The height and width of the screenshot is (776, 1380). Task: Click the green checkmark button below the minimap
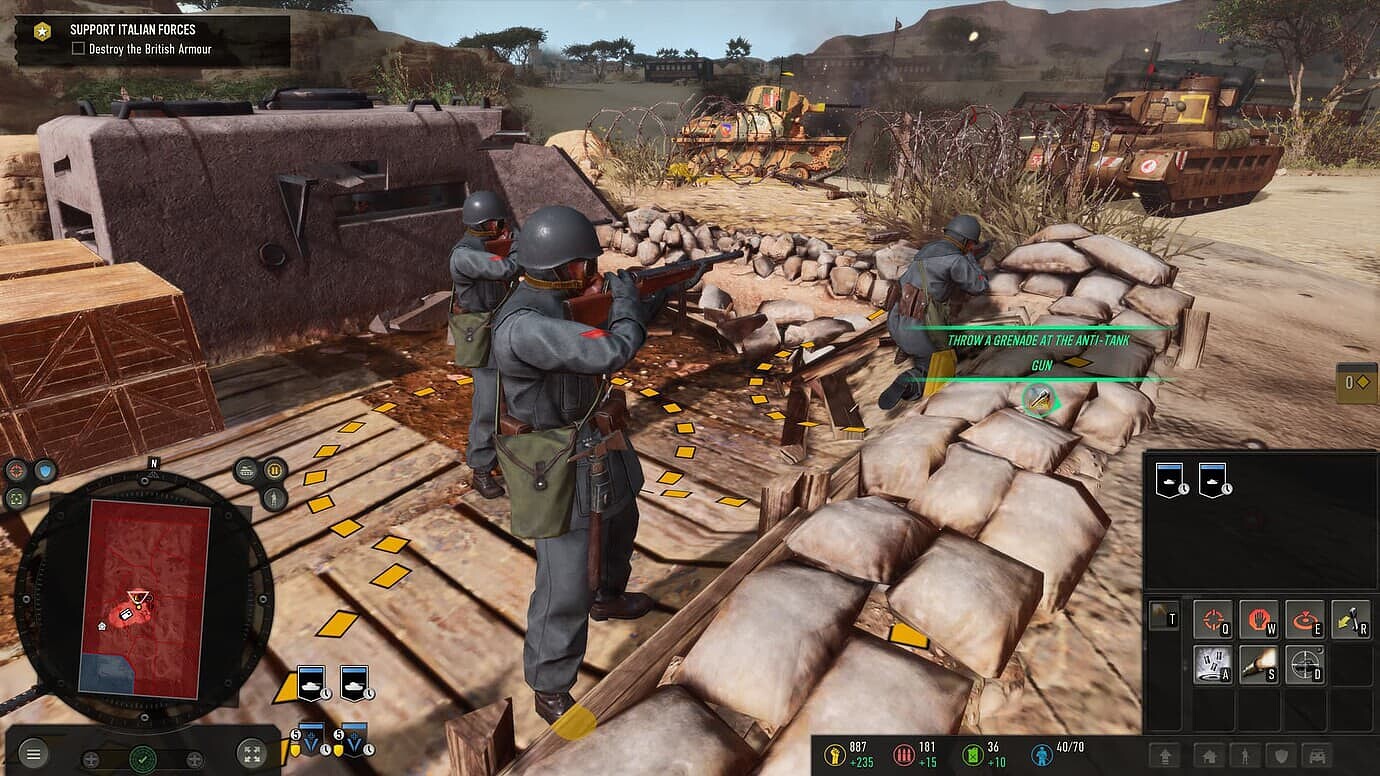143,760
